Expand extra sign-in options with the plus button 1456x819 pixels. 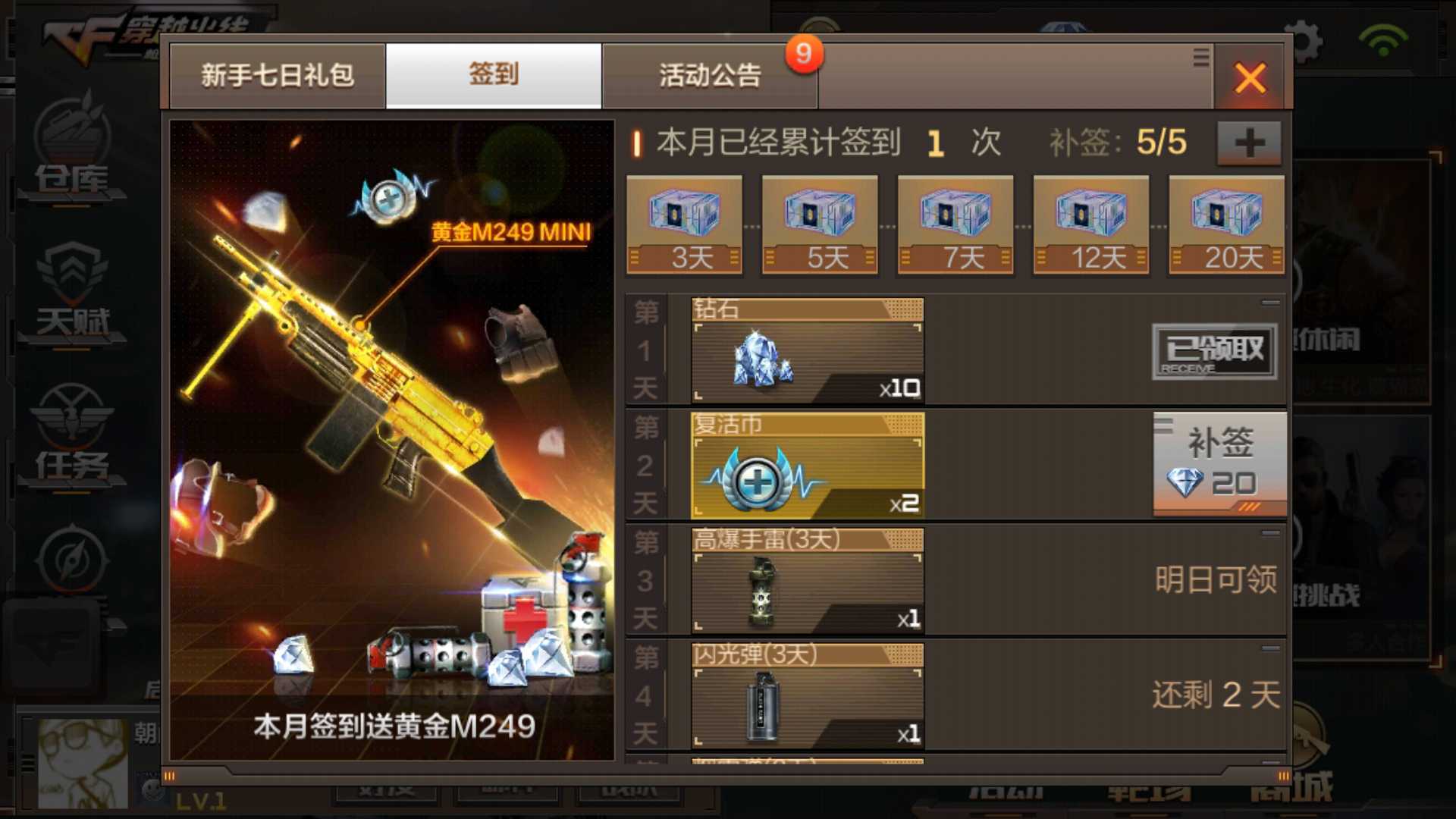pyautogui.click(x=1247, y=141)
